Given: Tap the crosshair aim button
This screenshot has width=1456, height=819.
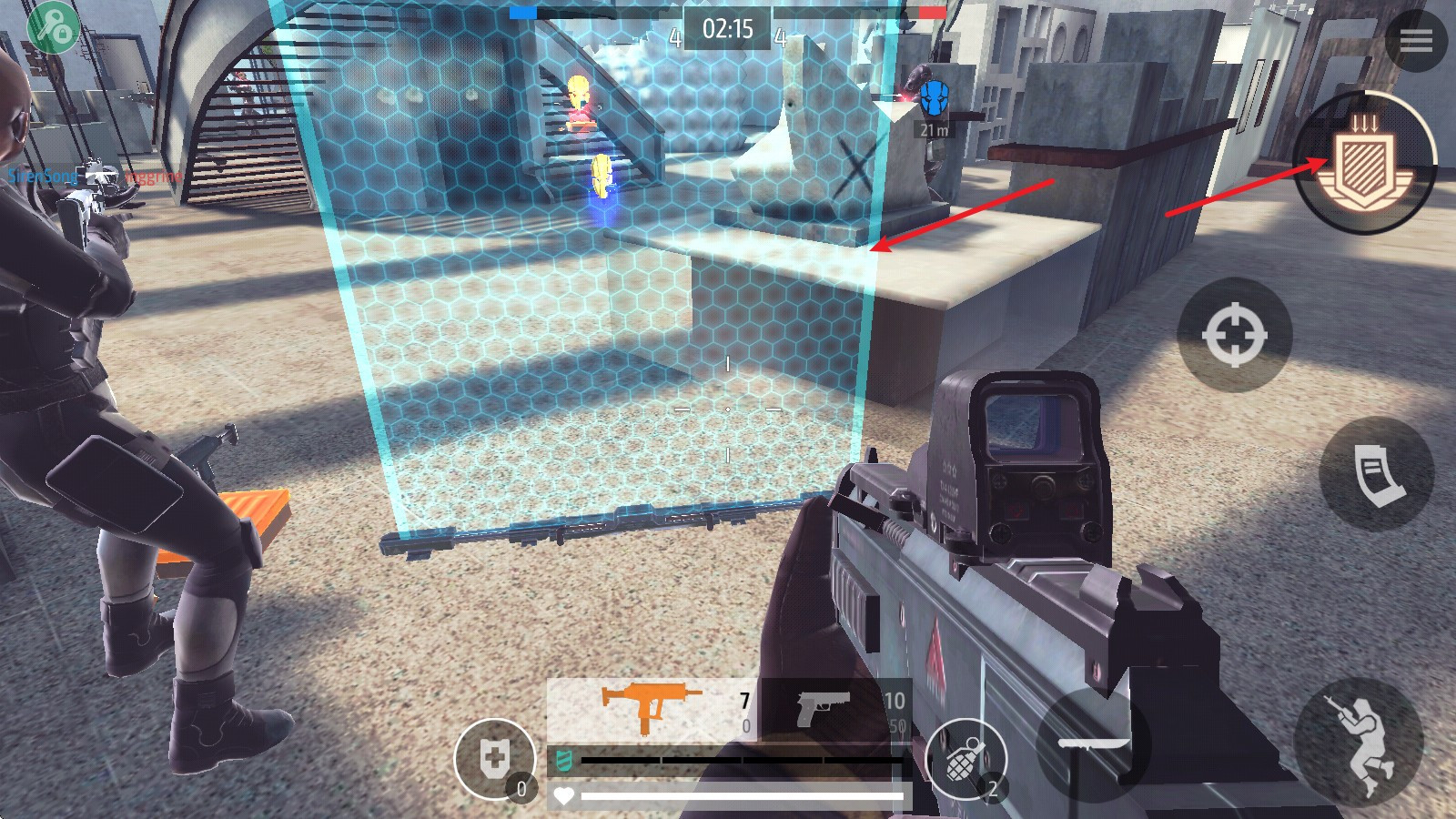Looking at the screenshot, I should 1234,335.
